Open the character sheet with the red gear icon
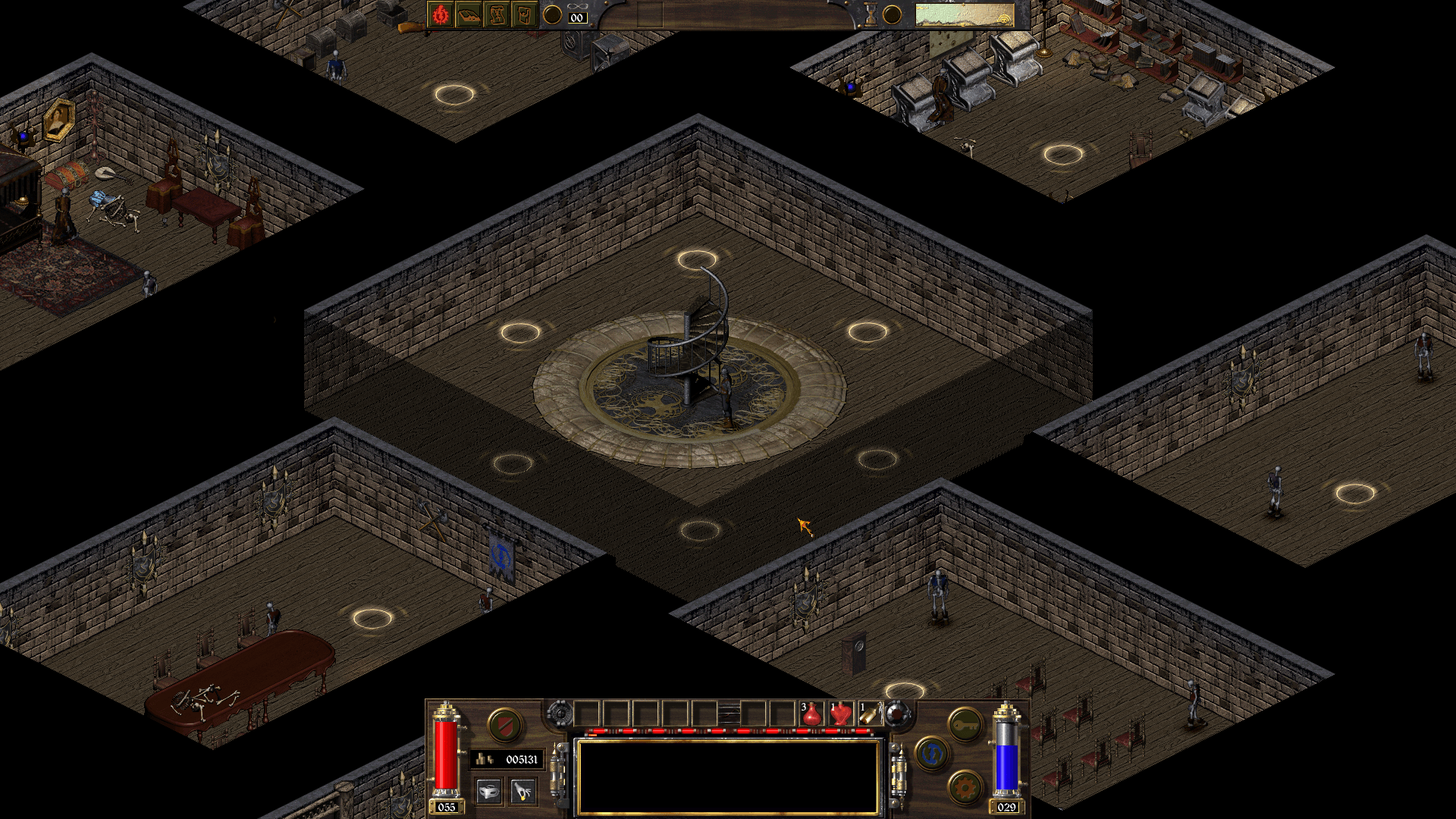The height and width of the screenshot is (819, 1456). coord(441,14)
